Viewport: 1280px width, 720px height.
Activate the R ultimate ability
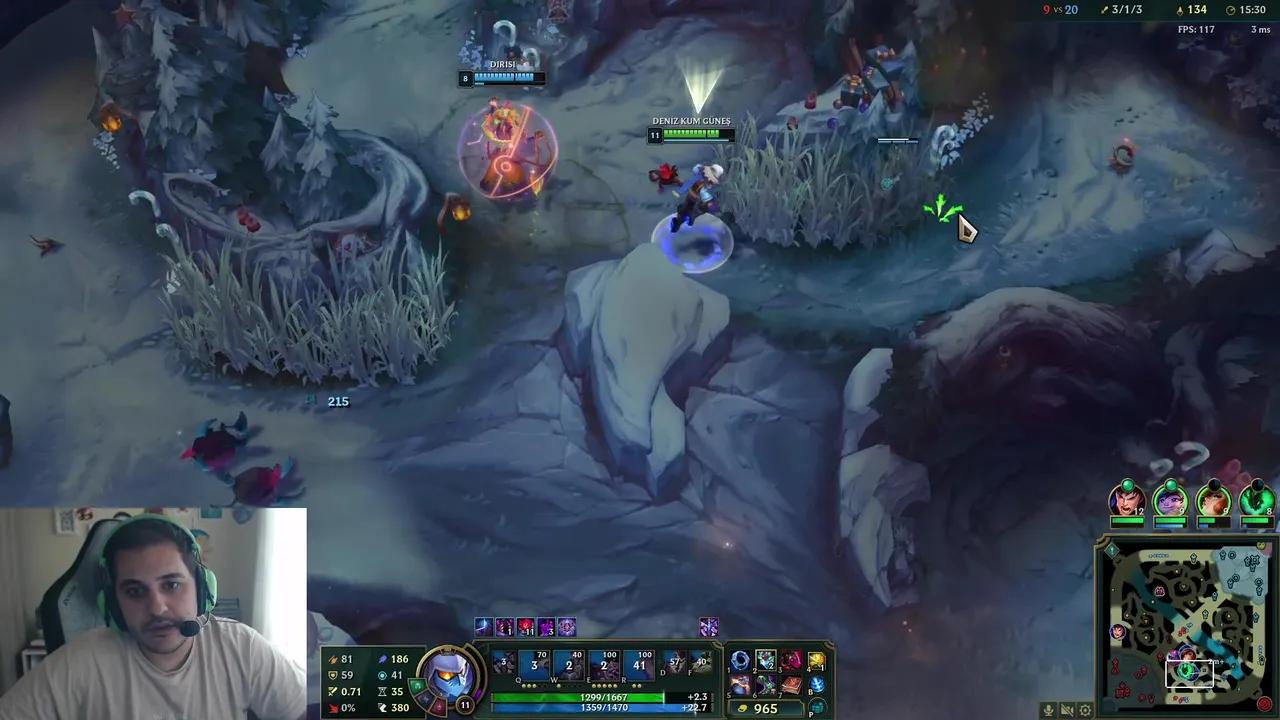[638, 663]
